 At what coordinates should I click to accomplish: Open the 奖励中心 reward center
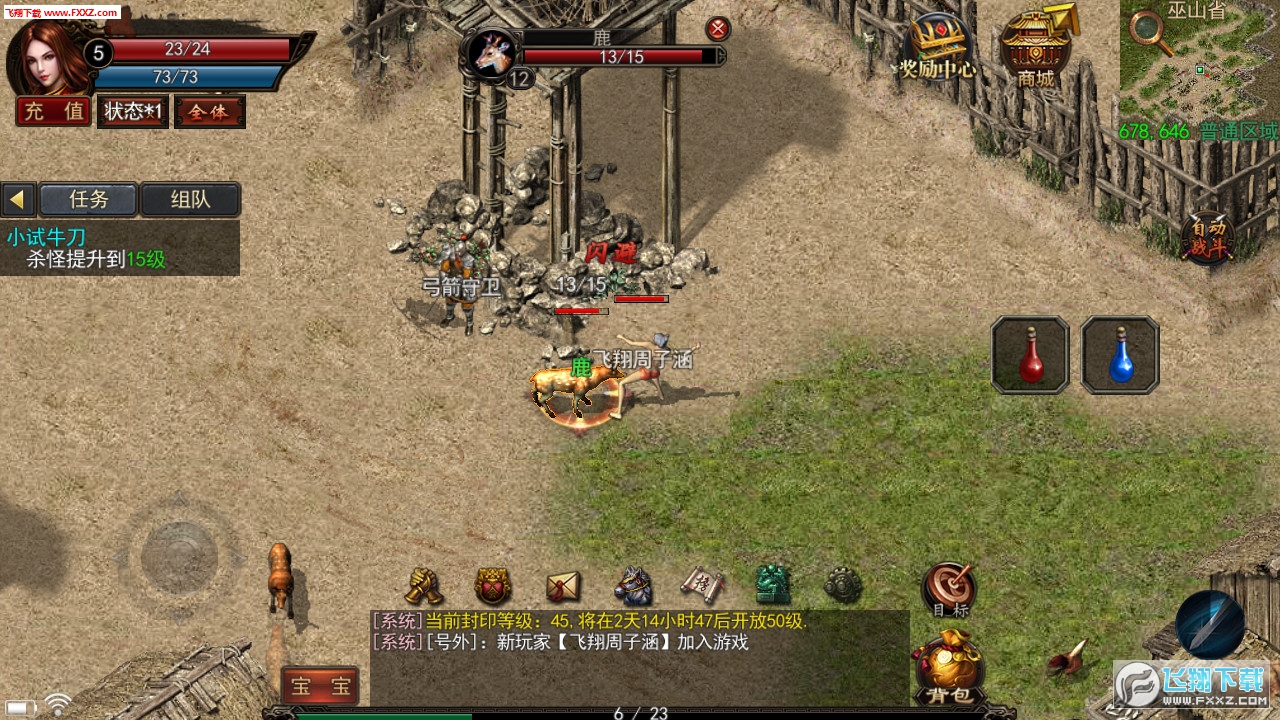point(937,47)
